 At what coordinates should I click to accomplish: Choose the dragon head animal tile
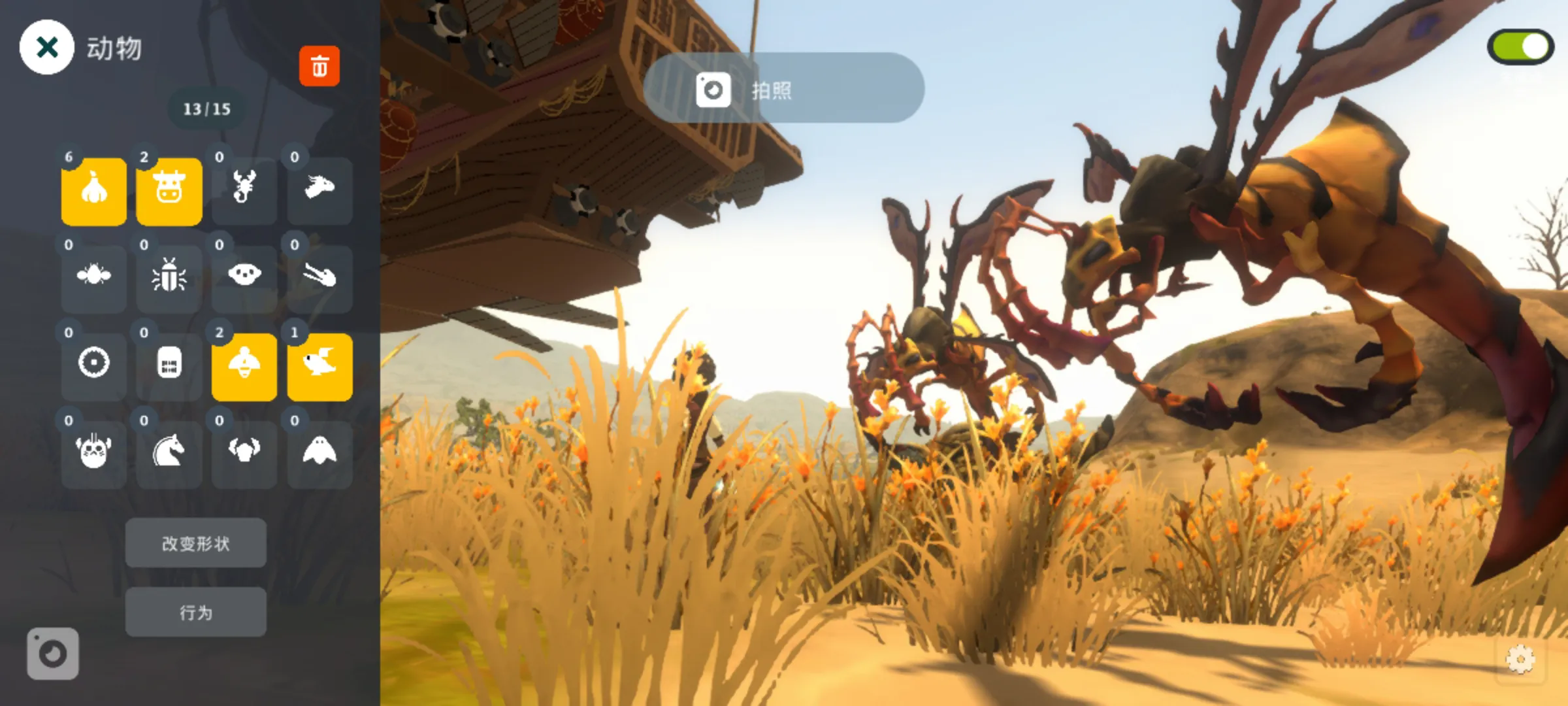(x=319, y=191)
